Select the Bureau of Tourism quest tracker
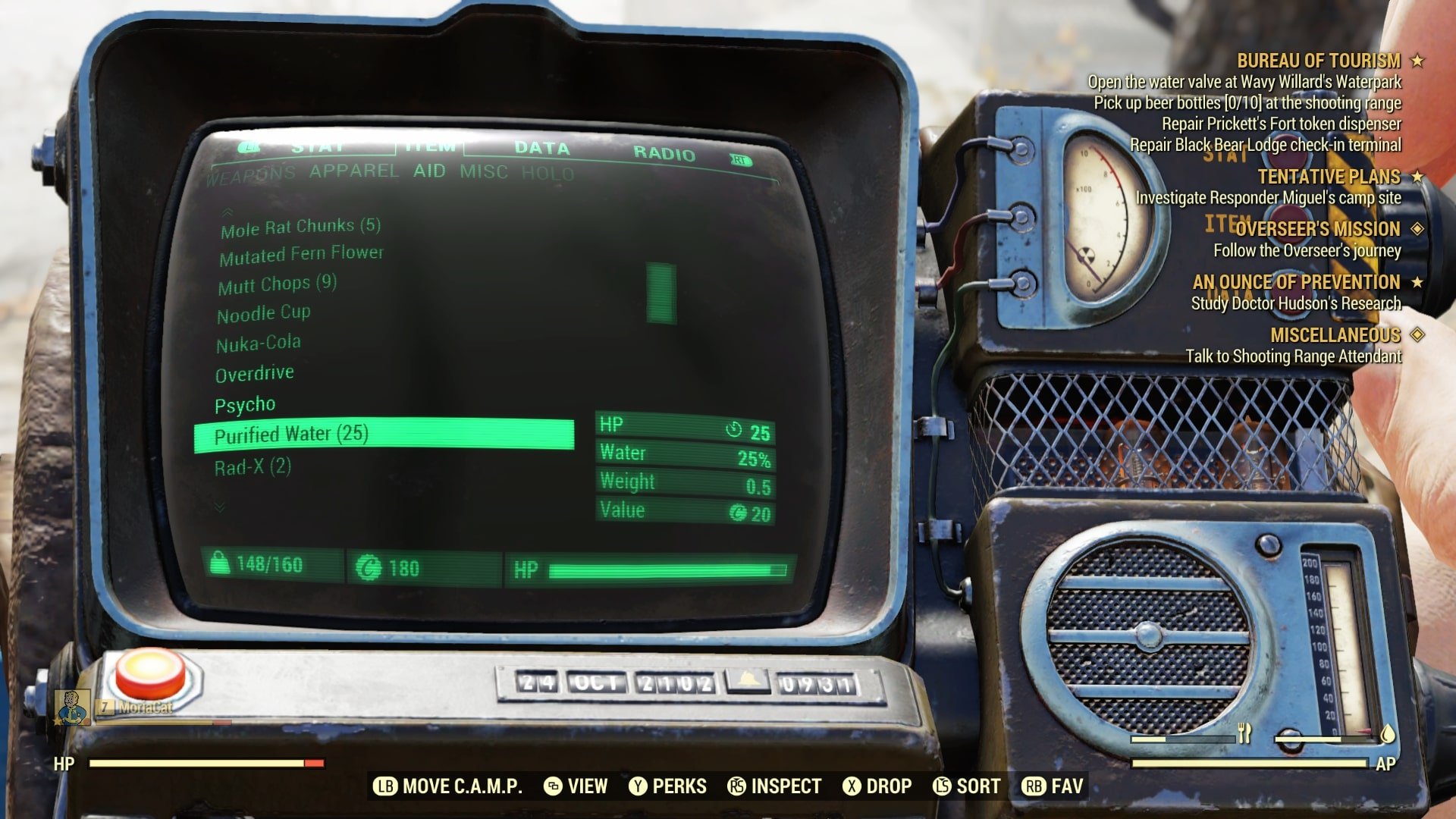 tap(1318, 61)
